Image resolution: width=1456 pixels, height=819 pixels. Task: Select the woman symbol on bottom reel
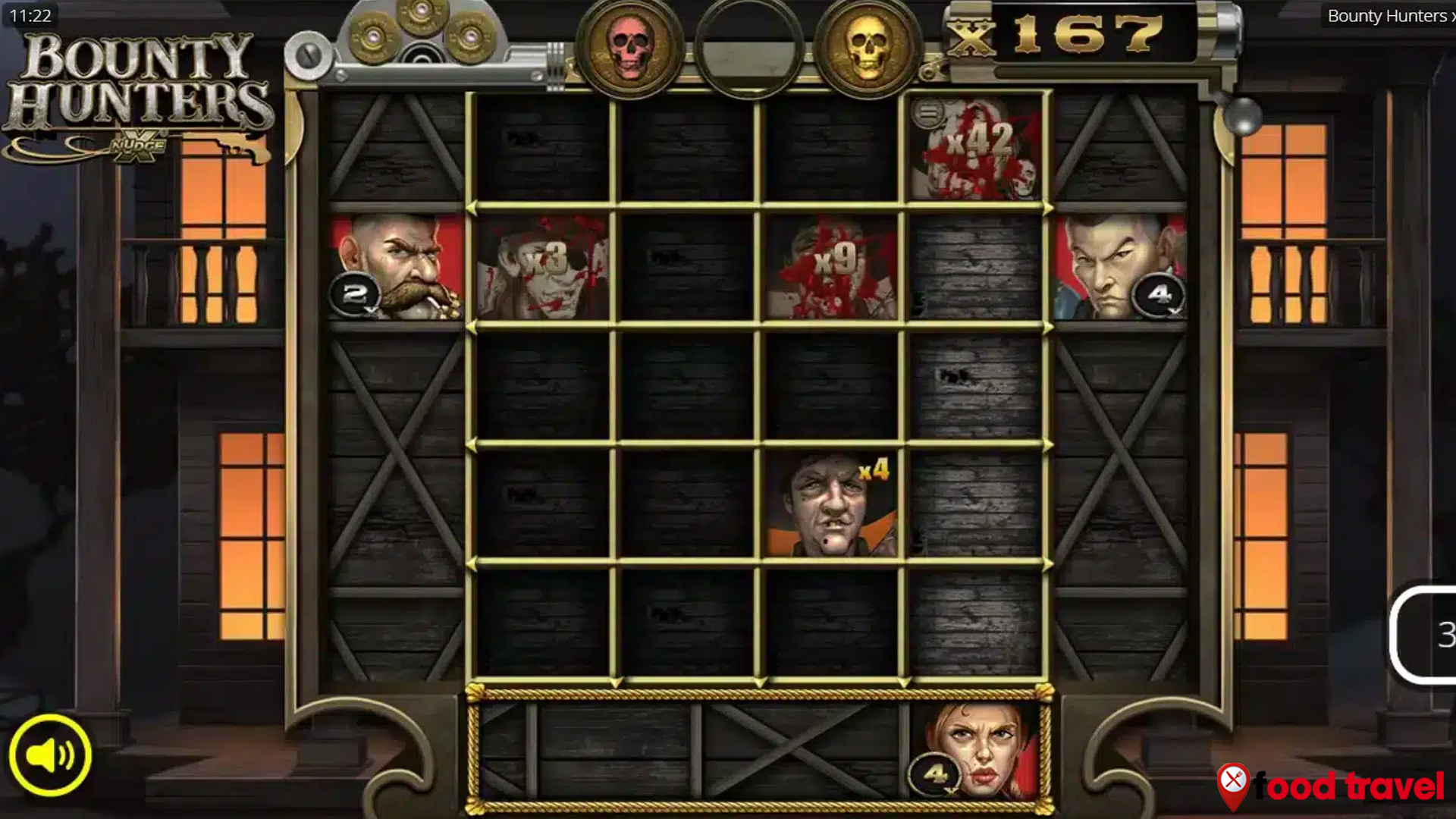pos(973,751)
